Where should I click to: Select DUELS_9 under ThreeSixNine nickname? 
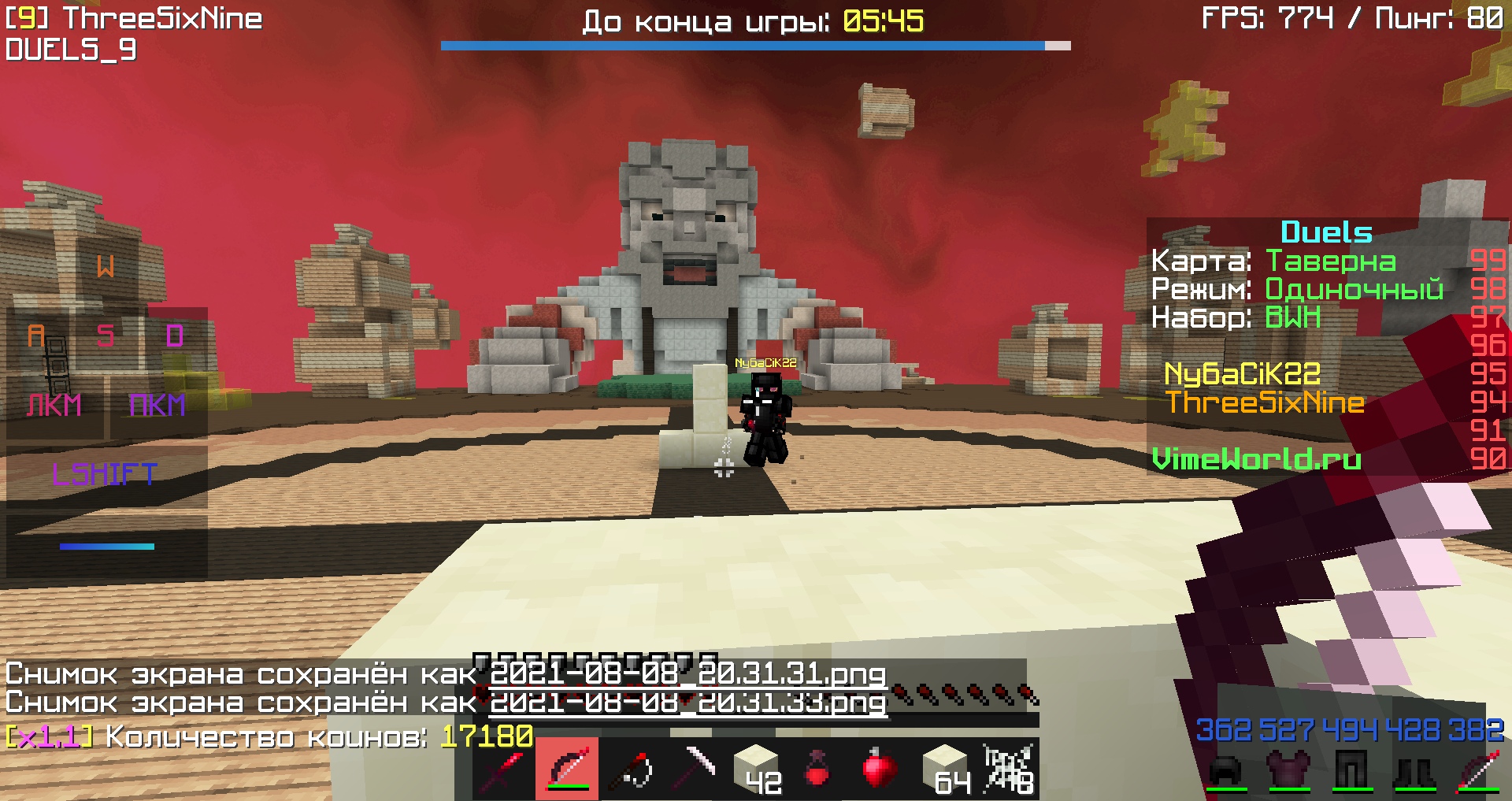click(x=71, y=49)
